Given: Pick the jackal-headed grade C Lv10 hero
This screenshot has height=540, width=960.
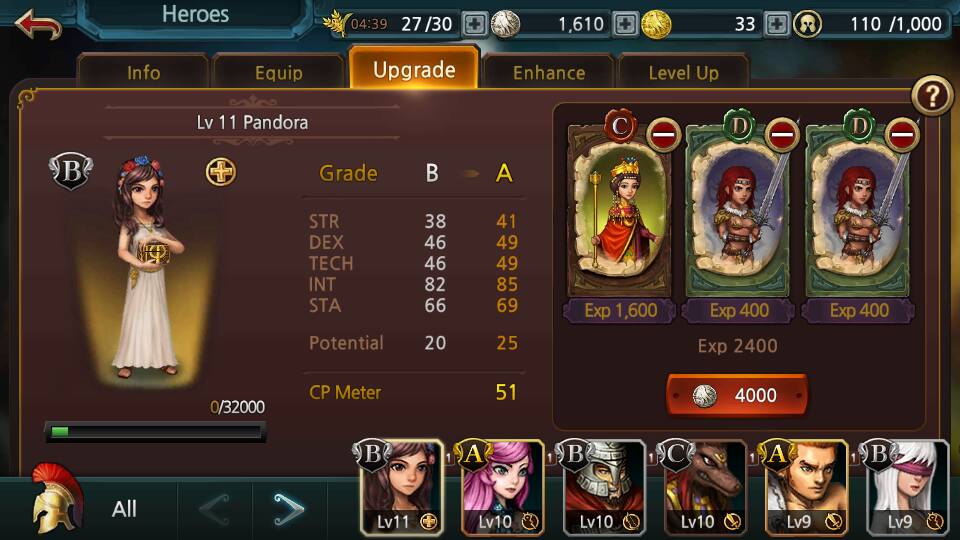Looking at the screenshot, I should pos(706,488).
